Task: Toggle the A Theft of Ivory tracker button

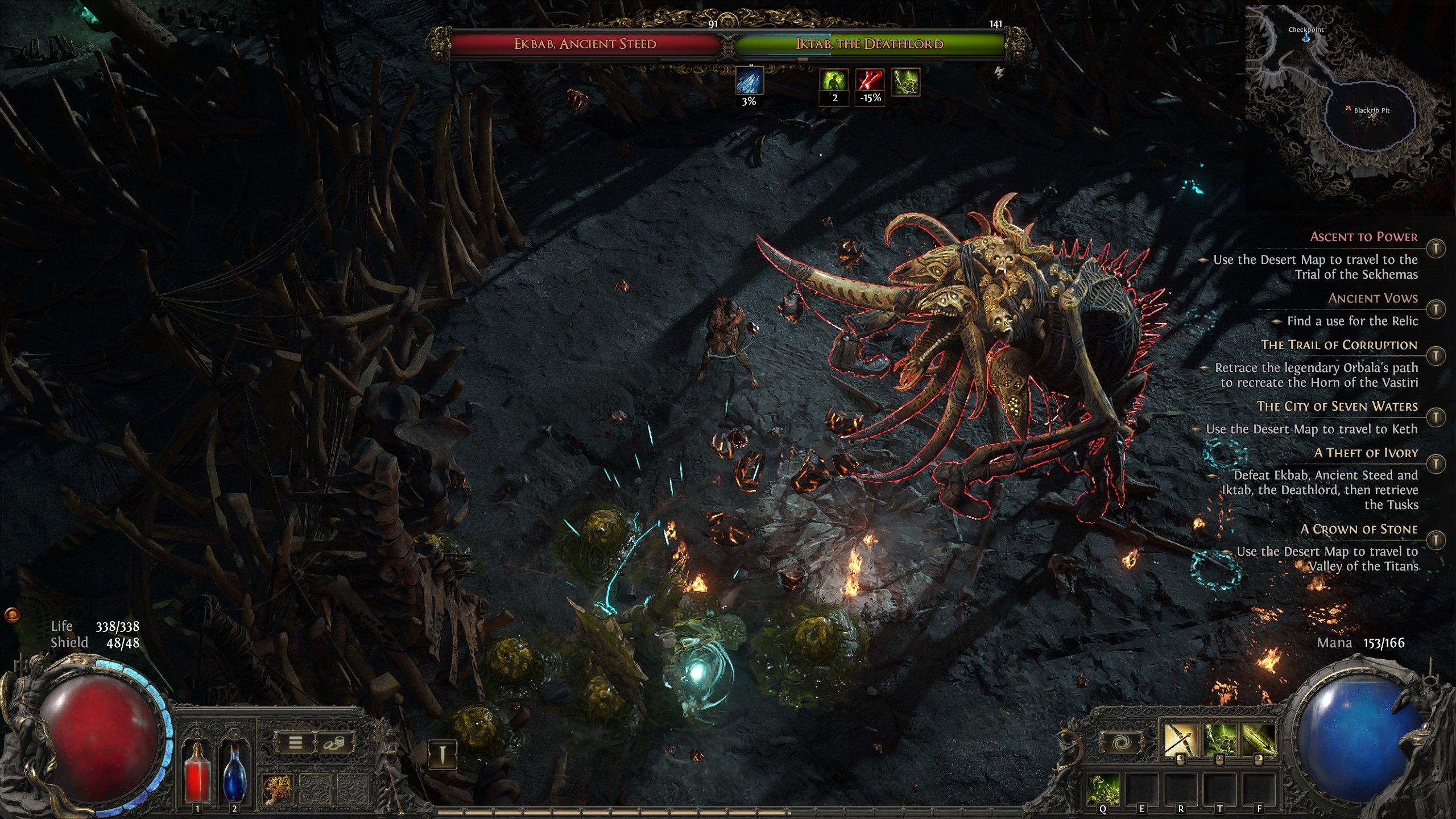Action: pyautogui.click(x=1437, y=464)
